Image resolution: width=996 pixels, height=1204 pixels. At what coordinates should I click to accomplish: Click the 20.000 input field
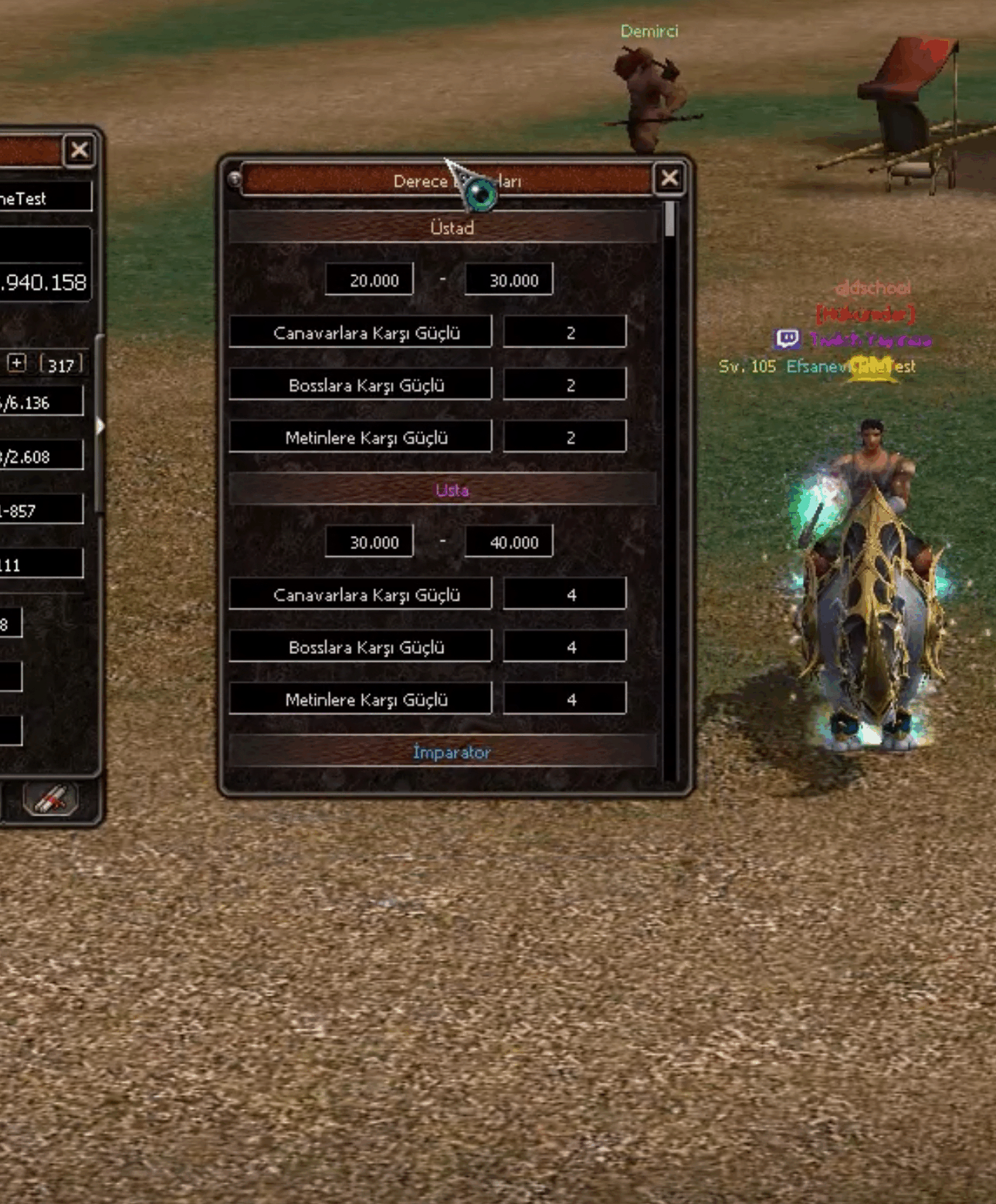(370, 279)
